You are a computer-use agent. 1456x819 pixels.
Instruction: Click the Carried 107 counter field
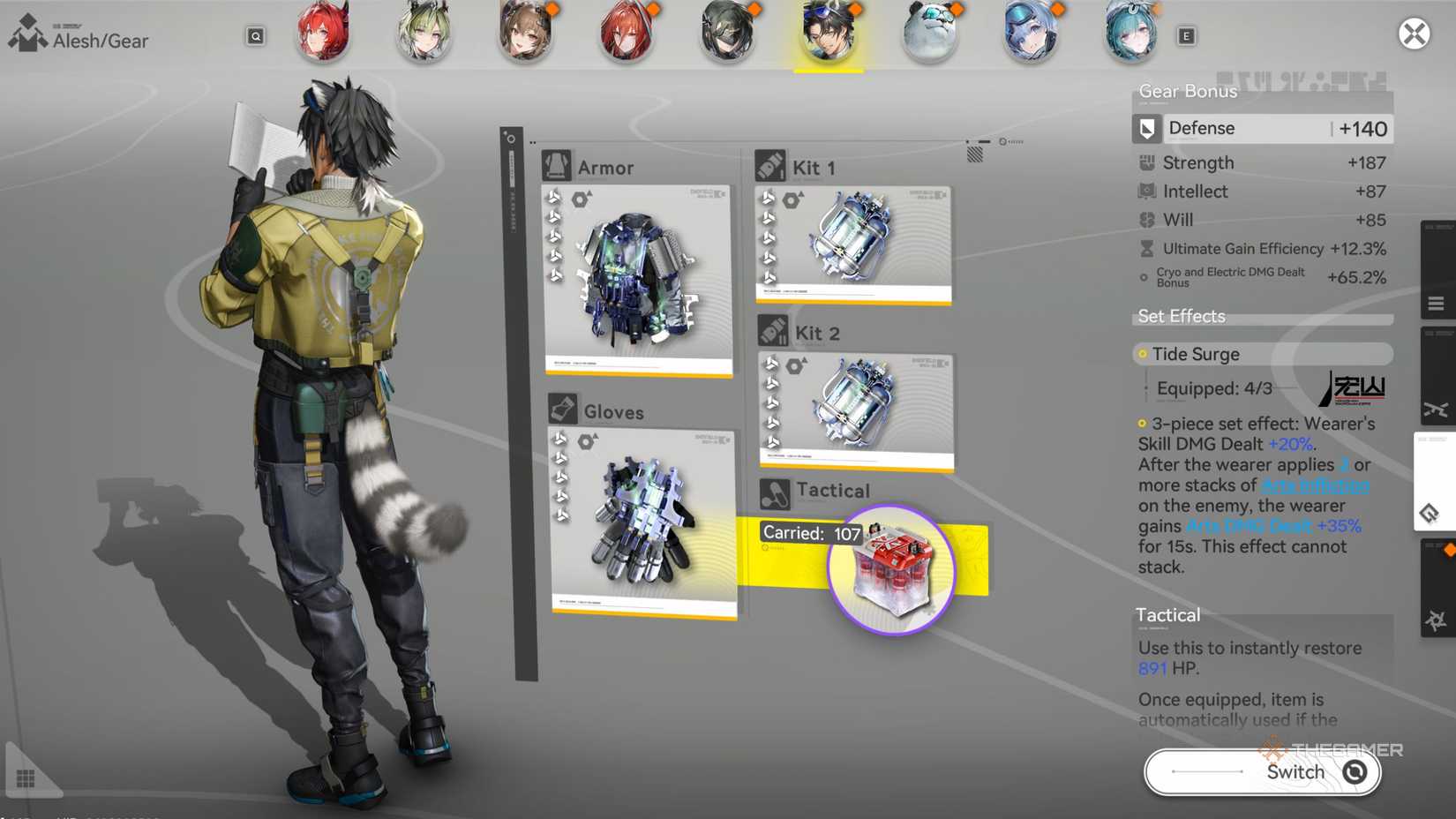(811, 533)
